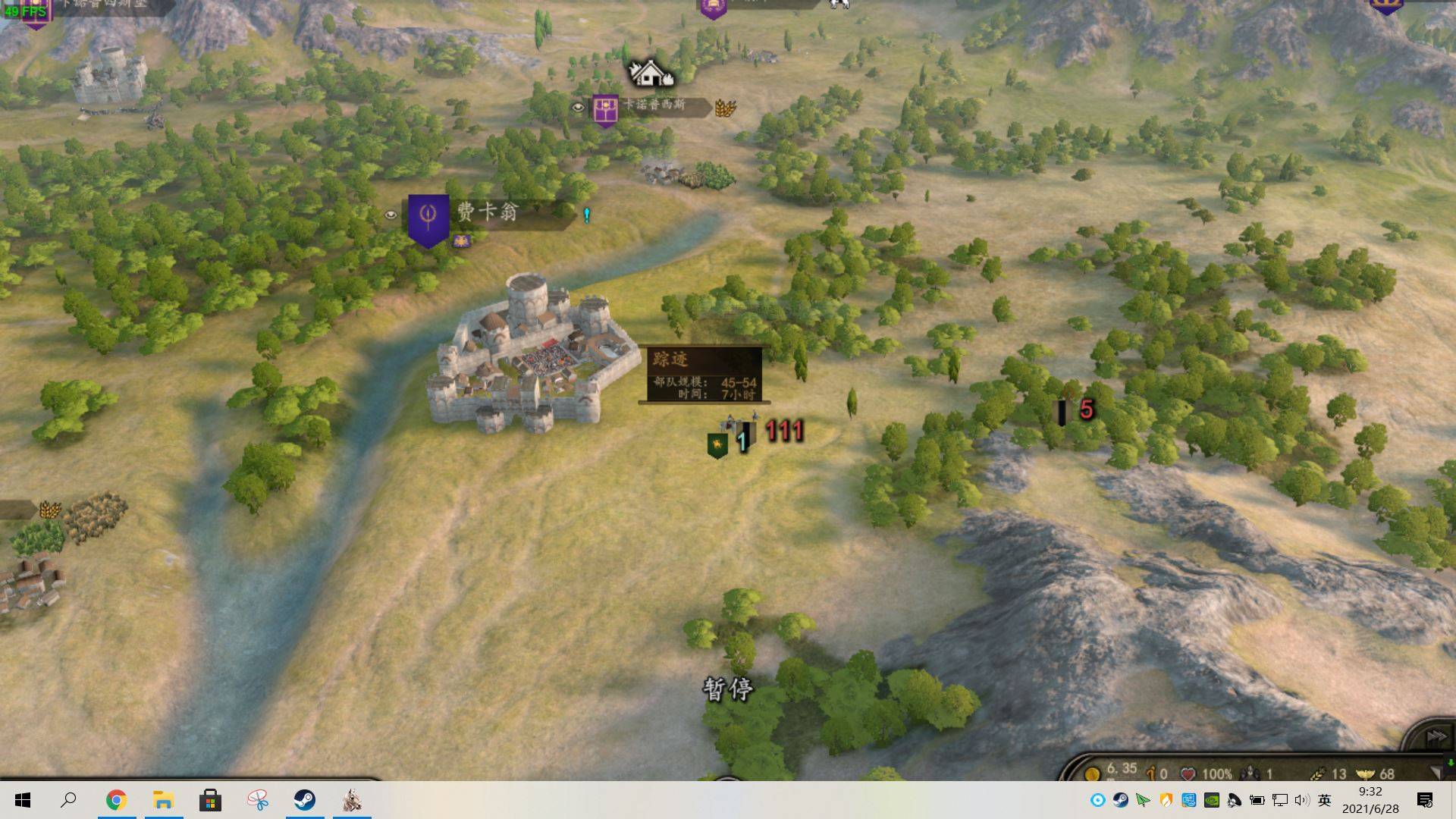Open Chrome from the Windows taskbar

click(116, 800)
